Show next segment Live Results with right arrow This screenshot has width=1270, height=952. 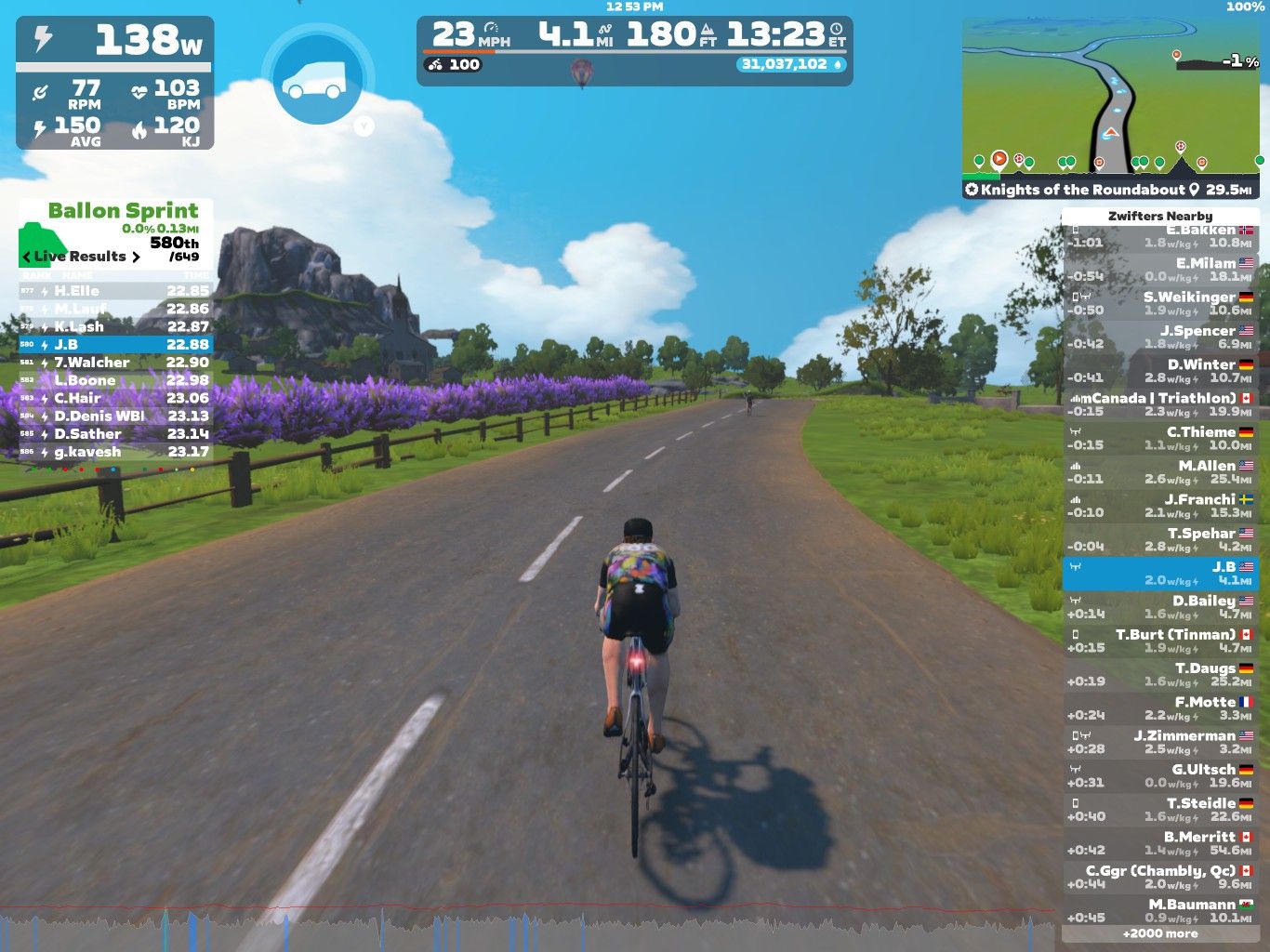(x=136, y=257)
